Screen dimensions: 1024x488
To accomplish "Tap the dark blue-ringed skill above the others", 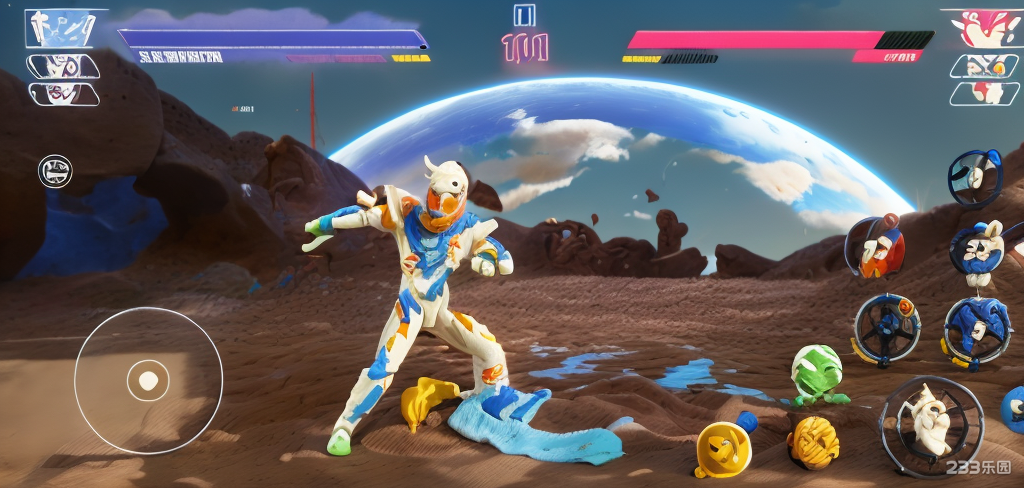I will [974, 176].
